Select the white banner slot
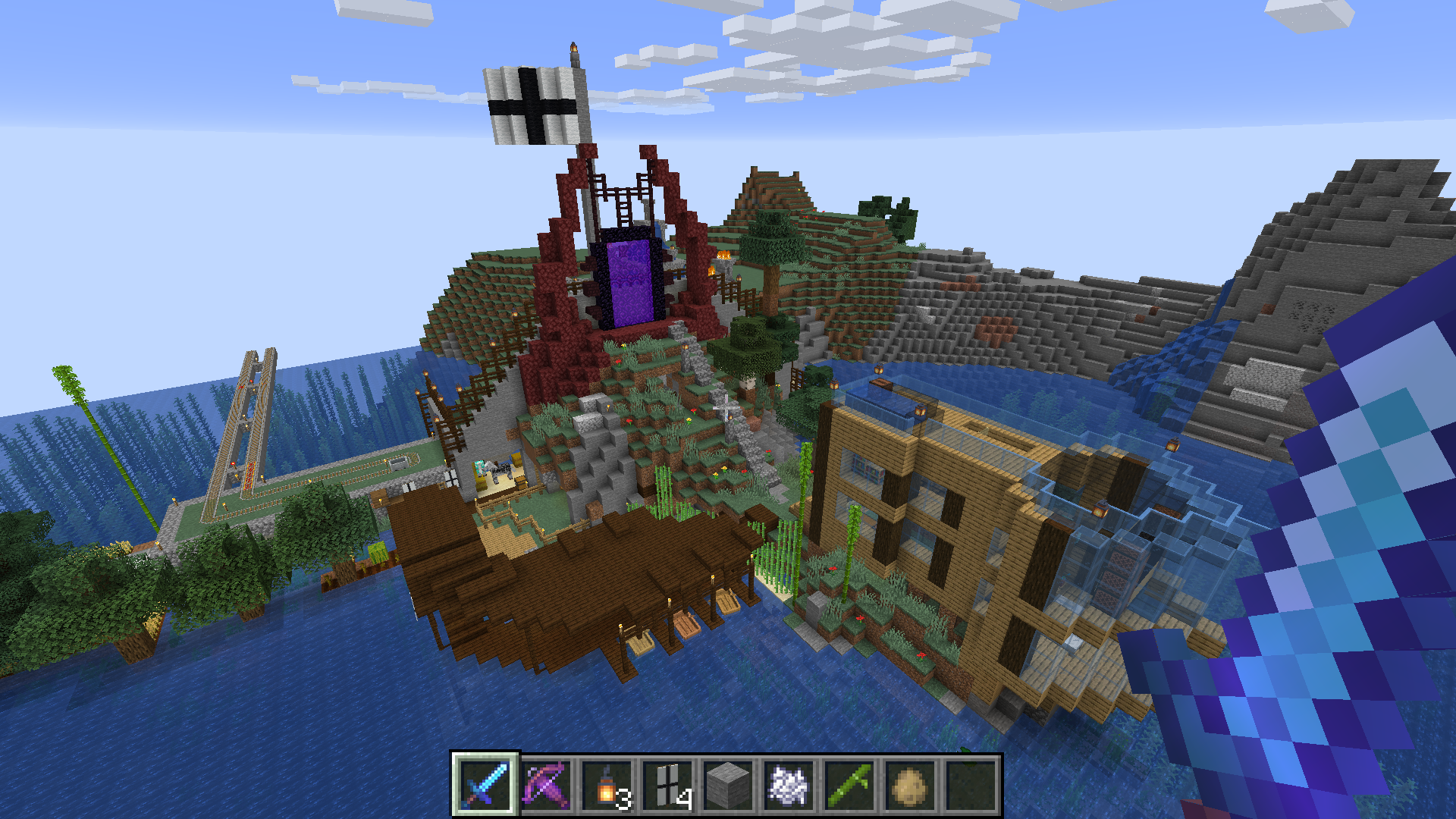This screenshot has width=1456, height=819. [667, 785]
